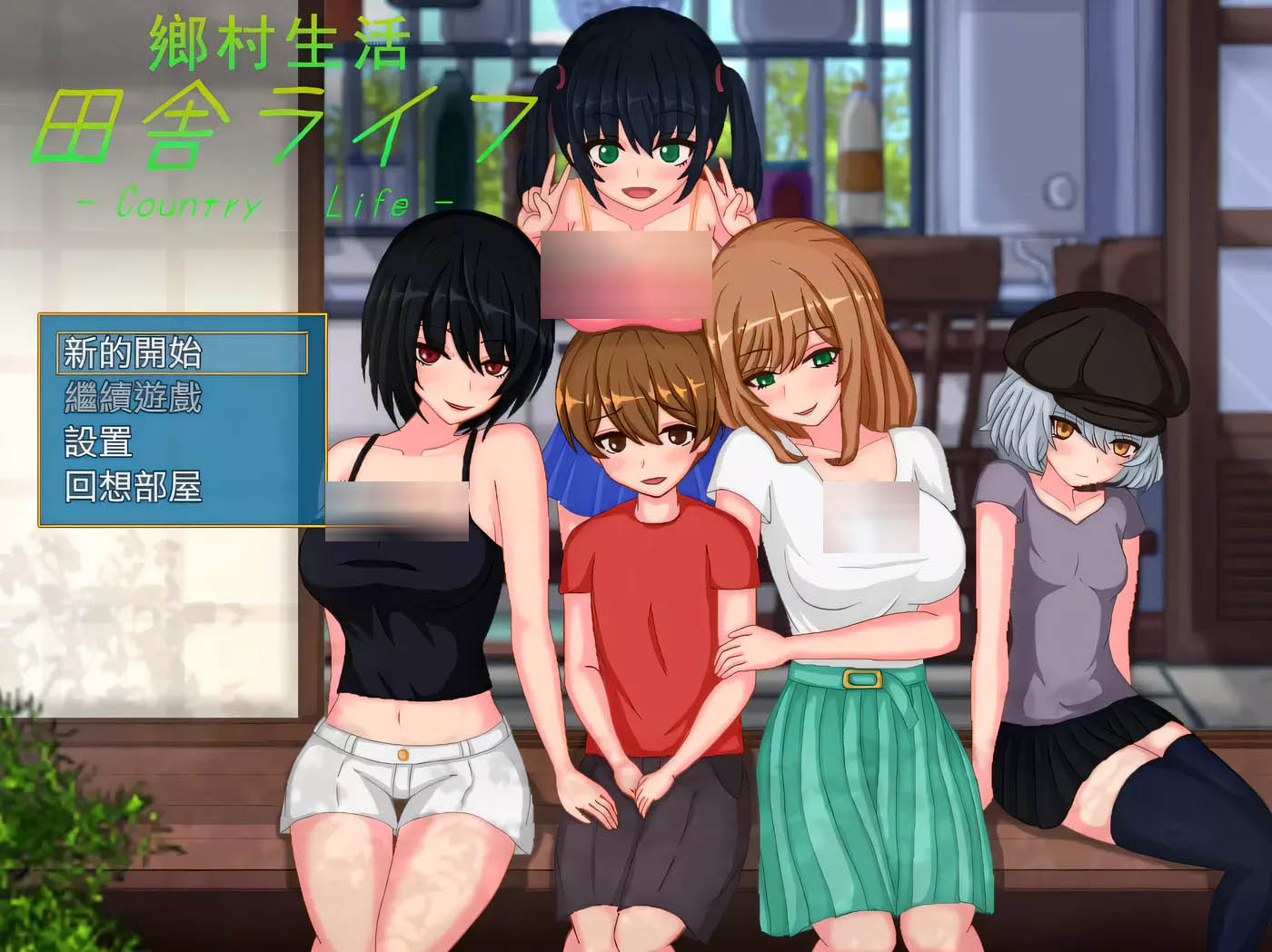The image size is (1272, 952).
Task: Select the 回想部屋 recollection room entry
Action: (x=133, y=488)
